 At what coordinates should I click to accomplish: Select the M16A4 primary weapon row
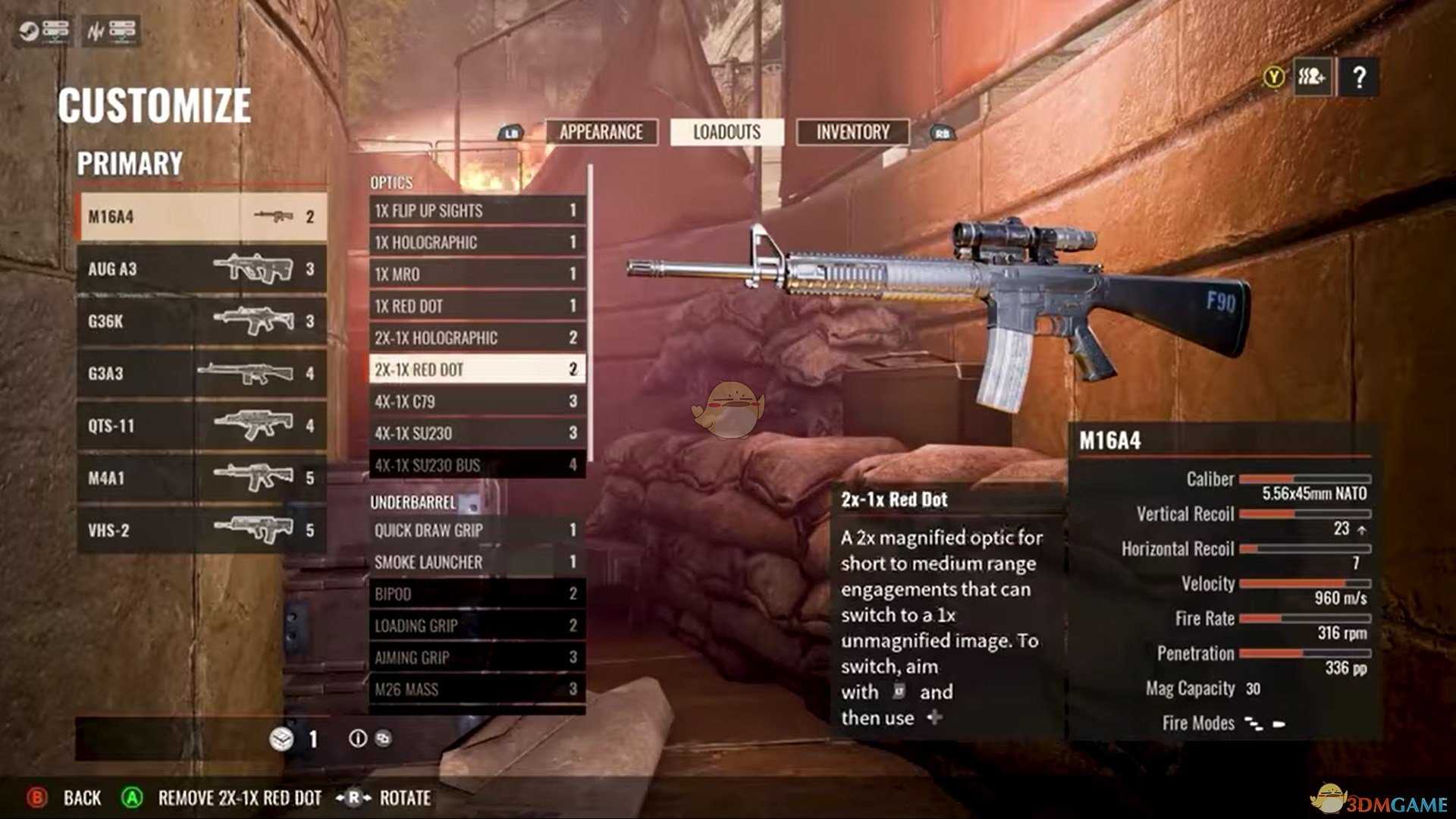pos(202,217)
